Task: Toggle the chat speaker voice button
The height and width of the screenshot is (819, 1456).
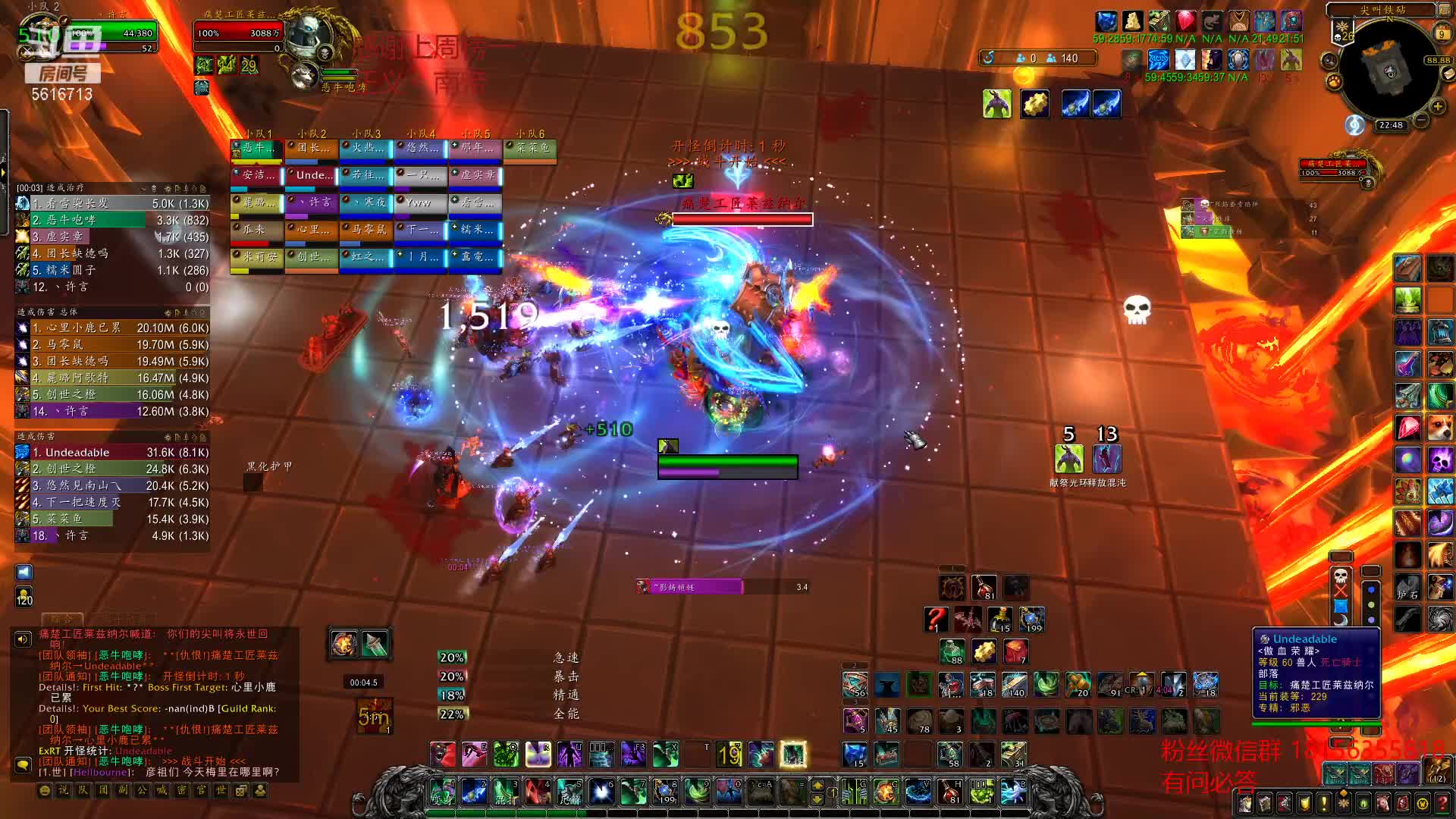Action: pyautogui.click(x=24, y=639)
